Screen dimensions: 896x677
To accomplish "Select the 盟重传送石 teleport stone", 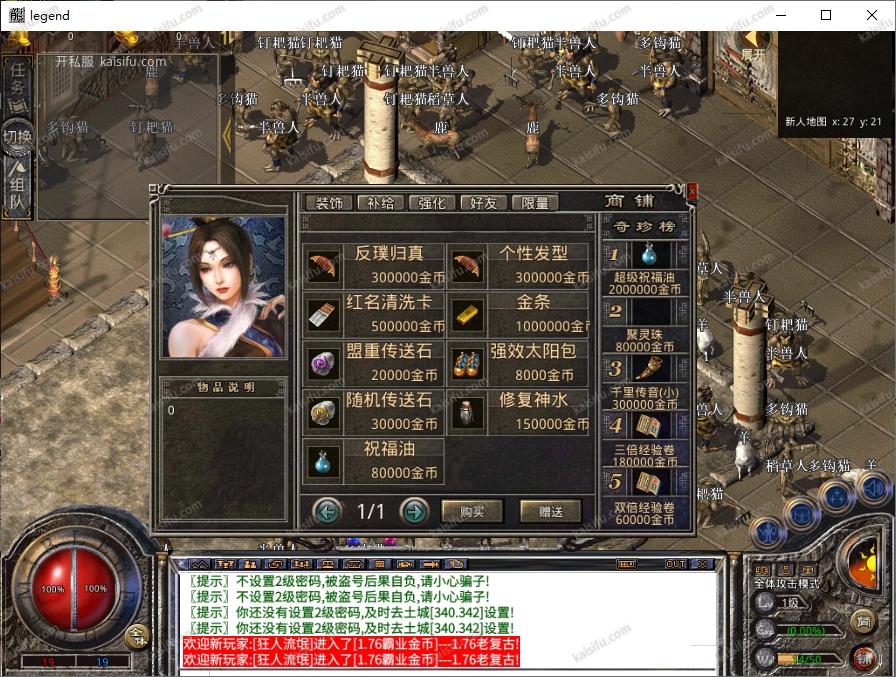I will pos(375,362).
